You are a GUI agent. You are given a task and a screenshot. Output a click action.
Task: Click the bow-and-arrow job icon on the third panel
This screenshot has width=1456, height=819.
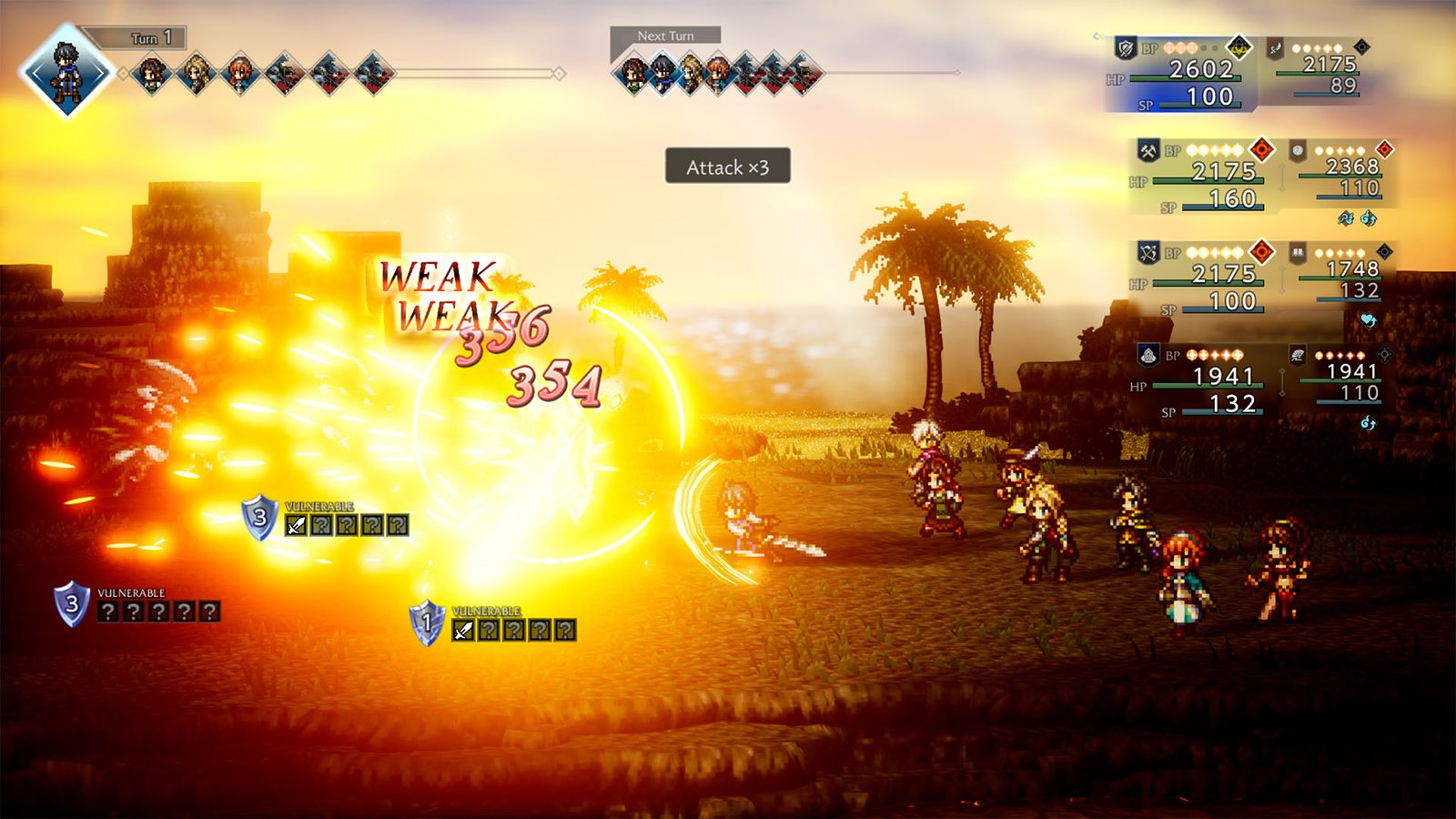click(1148, 251)
